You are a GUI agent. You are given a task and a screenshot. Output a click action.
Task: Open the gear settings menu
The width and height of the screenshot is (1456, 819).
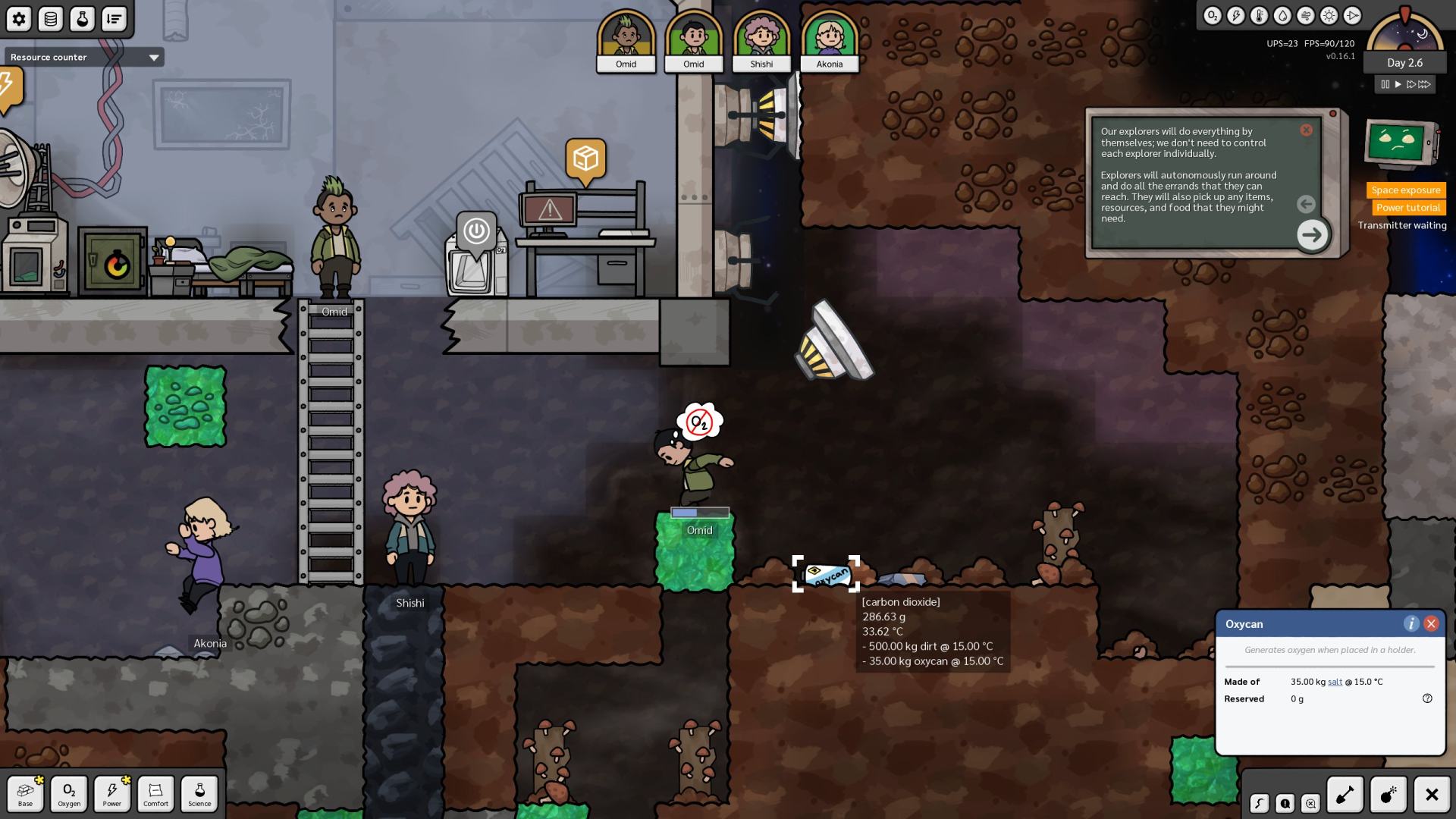(19, 19)
